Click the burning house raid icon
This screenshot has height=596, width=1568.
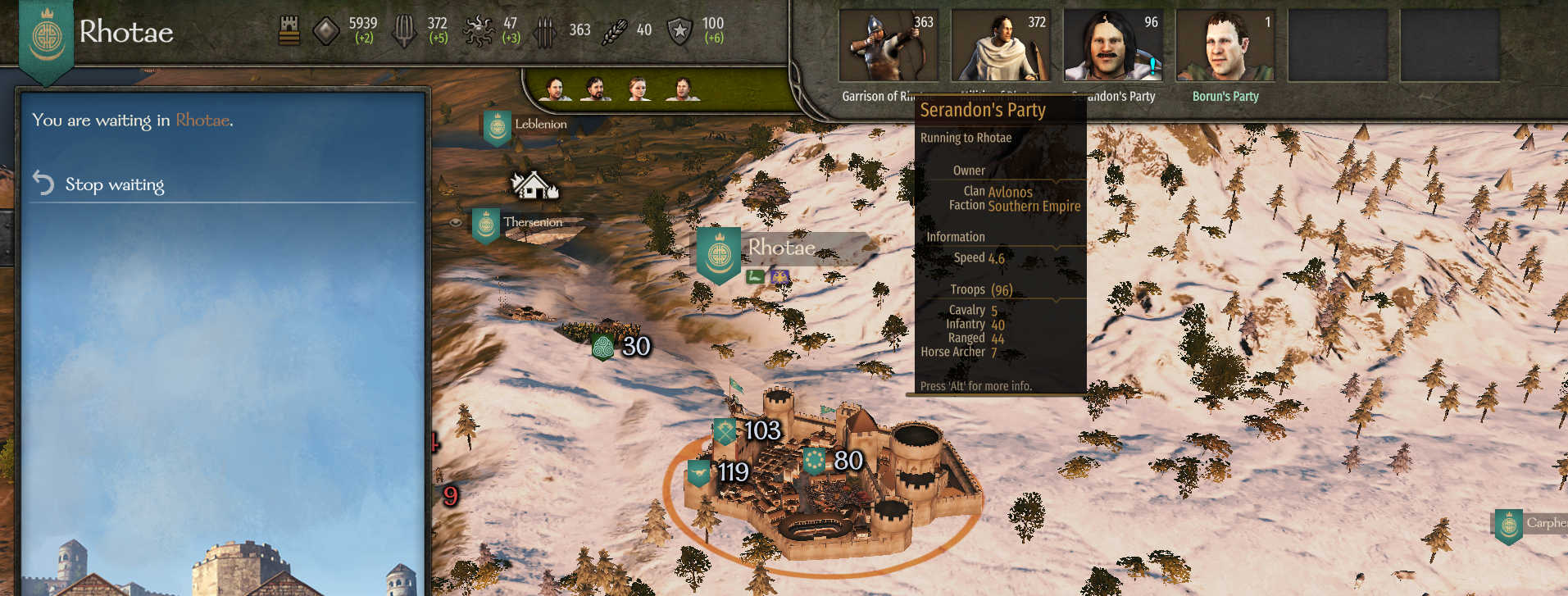tap(534, 185)
